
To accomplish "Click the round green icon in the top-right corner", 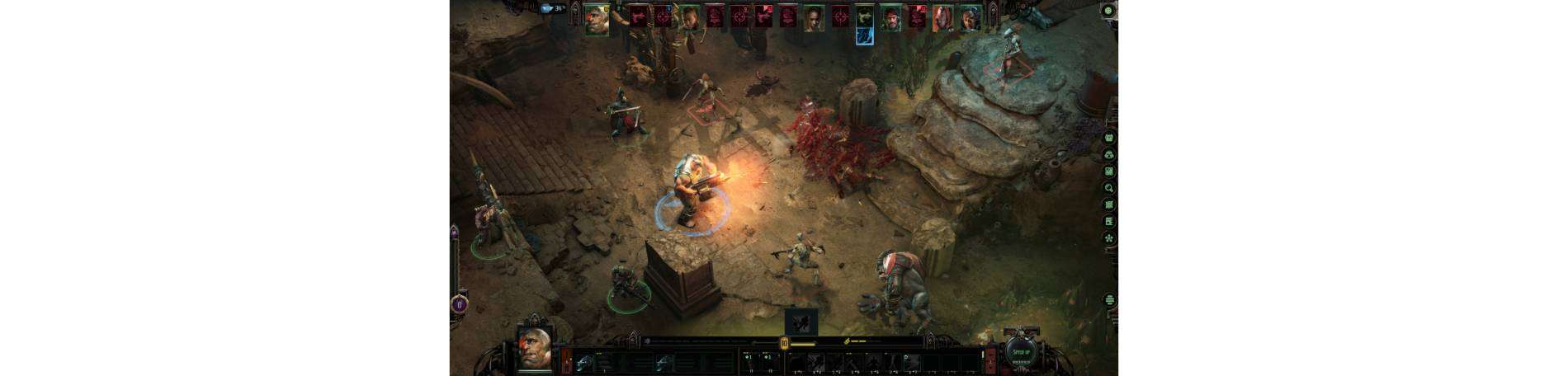I will (x=1108, y=11).
